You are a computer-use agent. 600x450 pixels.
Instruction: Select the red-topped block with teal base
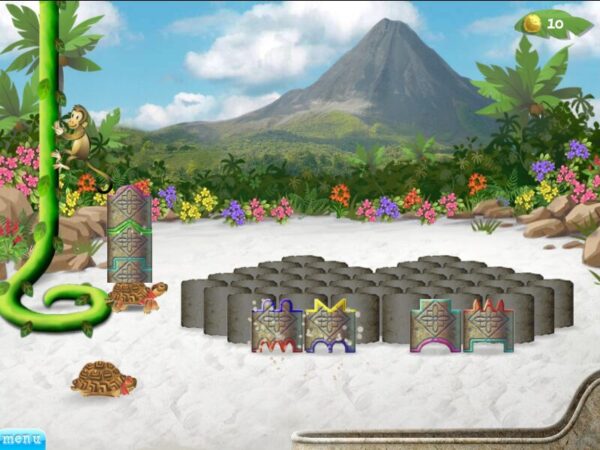coord(488,325)
